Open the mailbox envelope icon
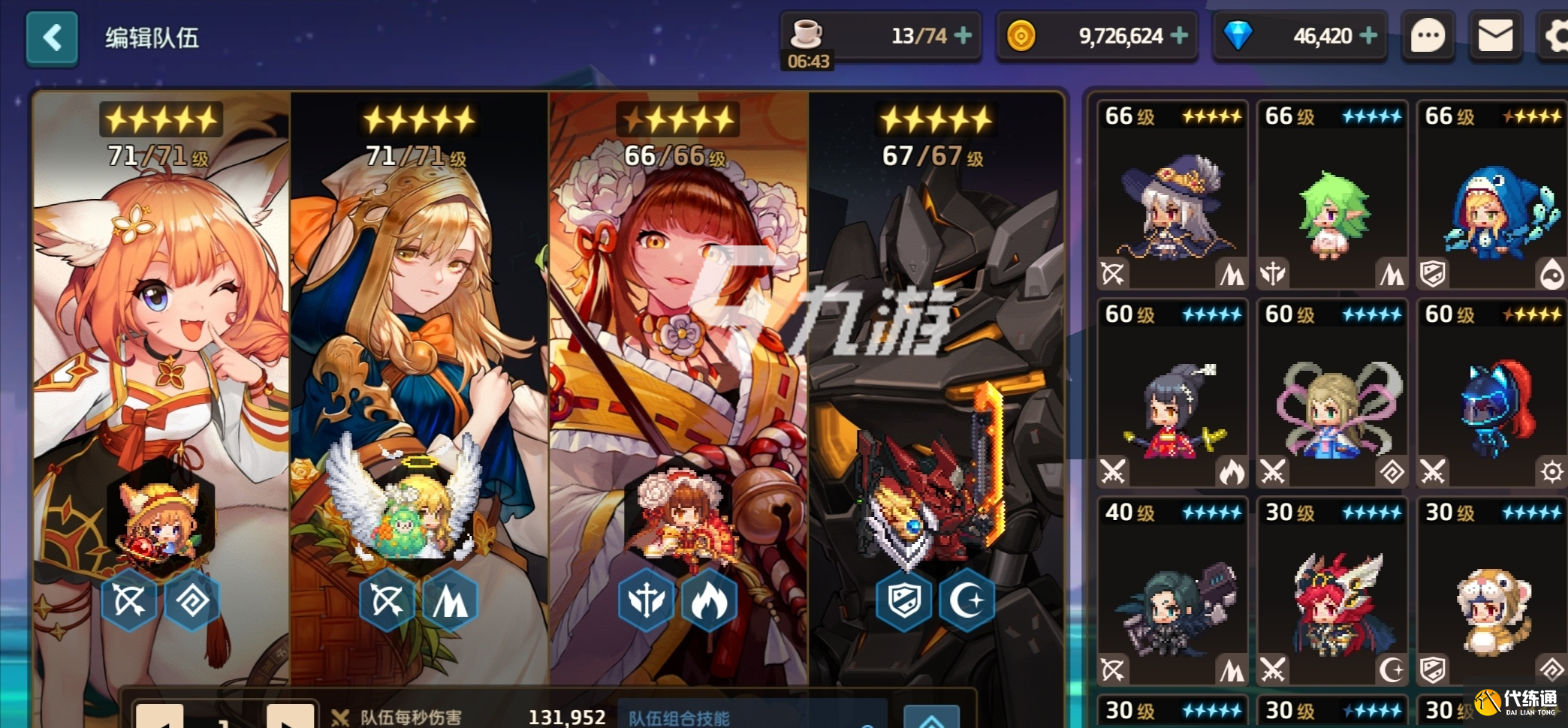Image resolution: width=1568 pixels, height=728 pixels. coord(1495,36)
